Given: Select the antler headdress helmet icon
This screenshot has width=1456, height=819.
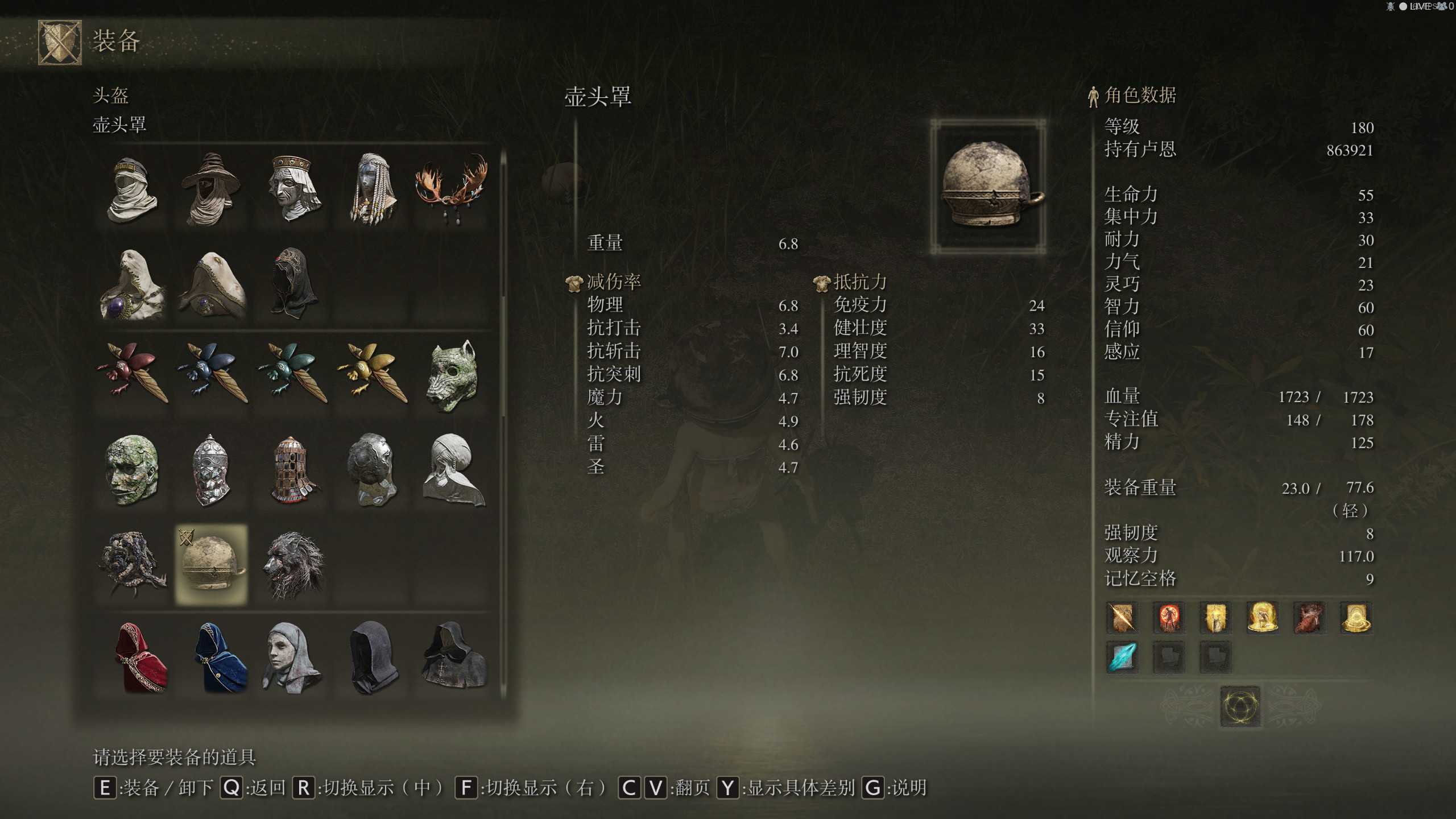Looking at the screenshot, I should [449, 188].
